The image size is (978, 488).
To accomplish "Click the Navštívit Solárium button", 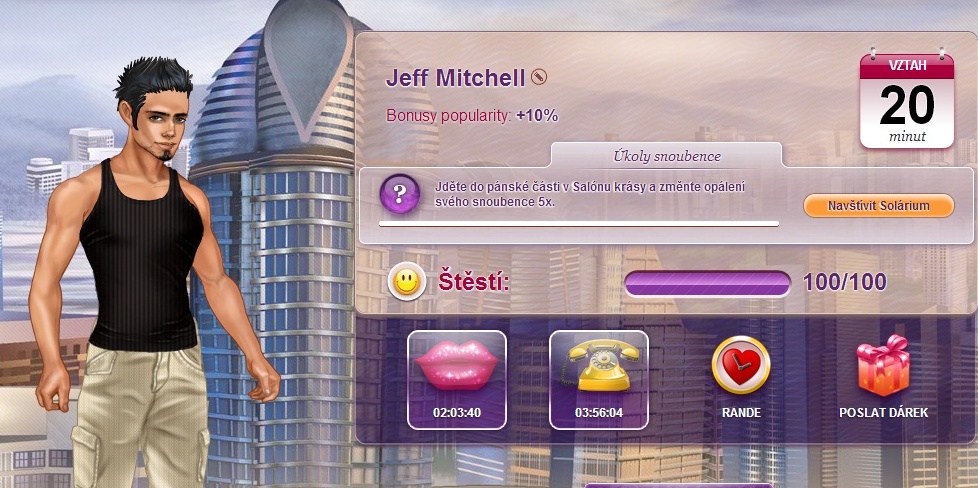I will pyautogui.click(x=878, y=206).
